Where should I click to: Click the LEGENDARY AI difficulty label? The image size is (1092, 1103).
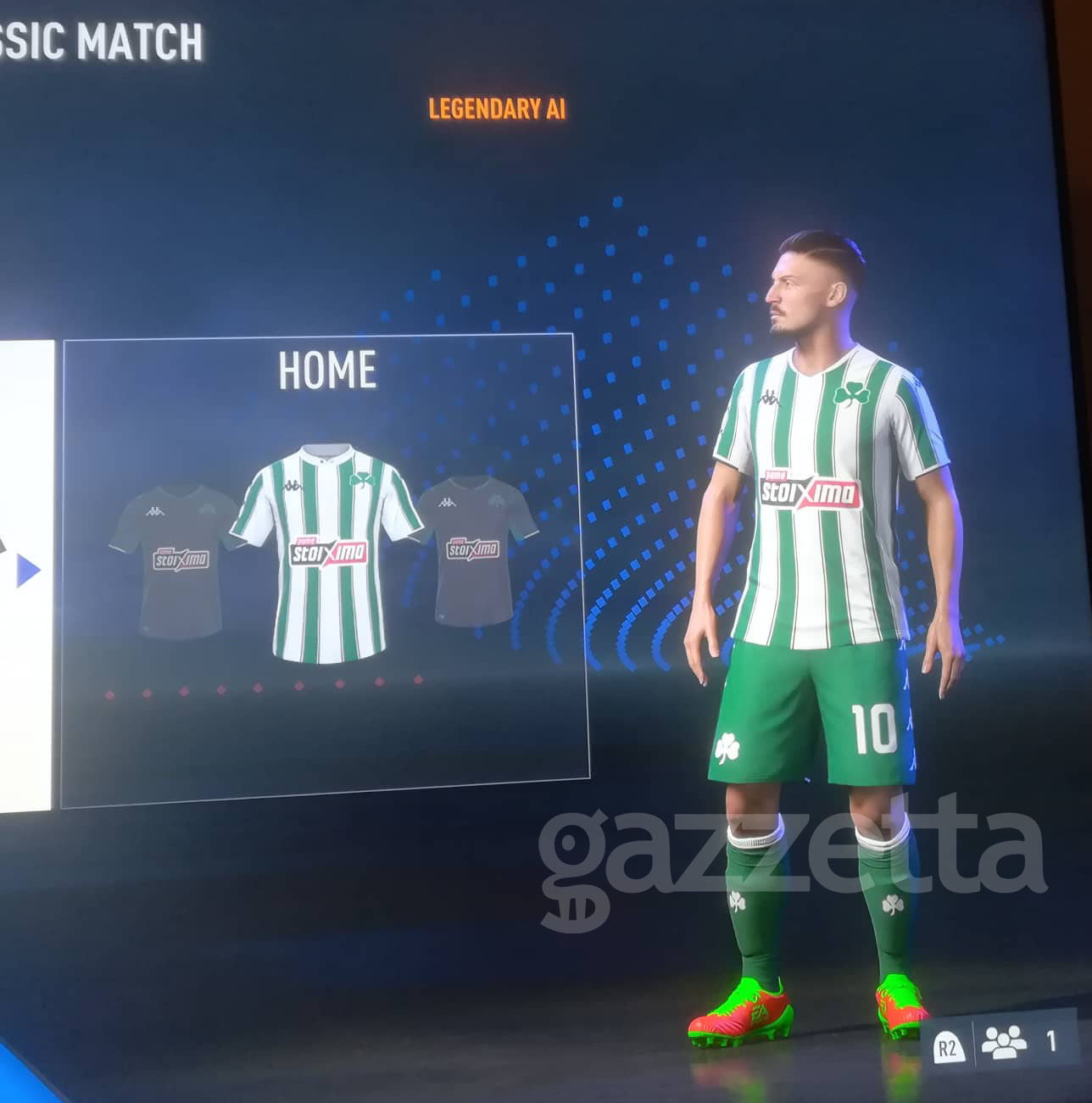click(496, 107)
